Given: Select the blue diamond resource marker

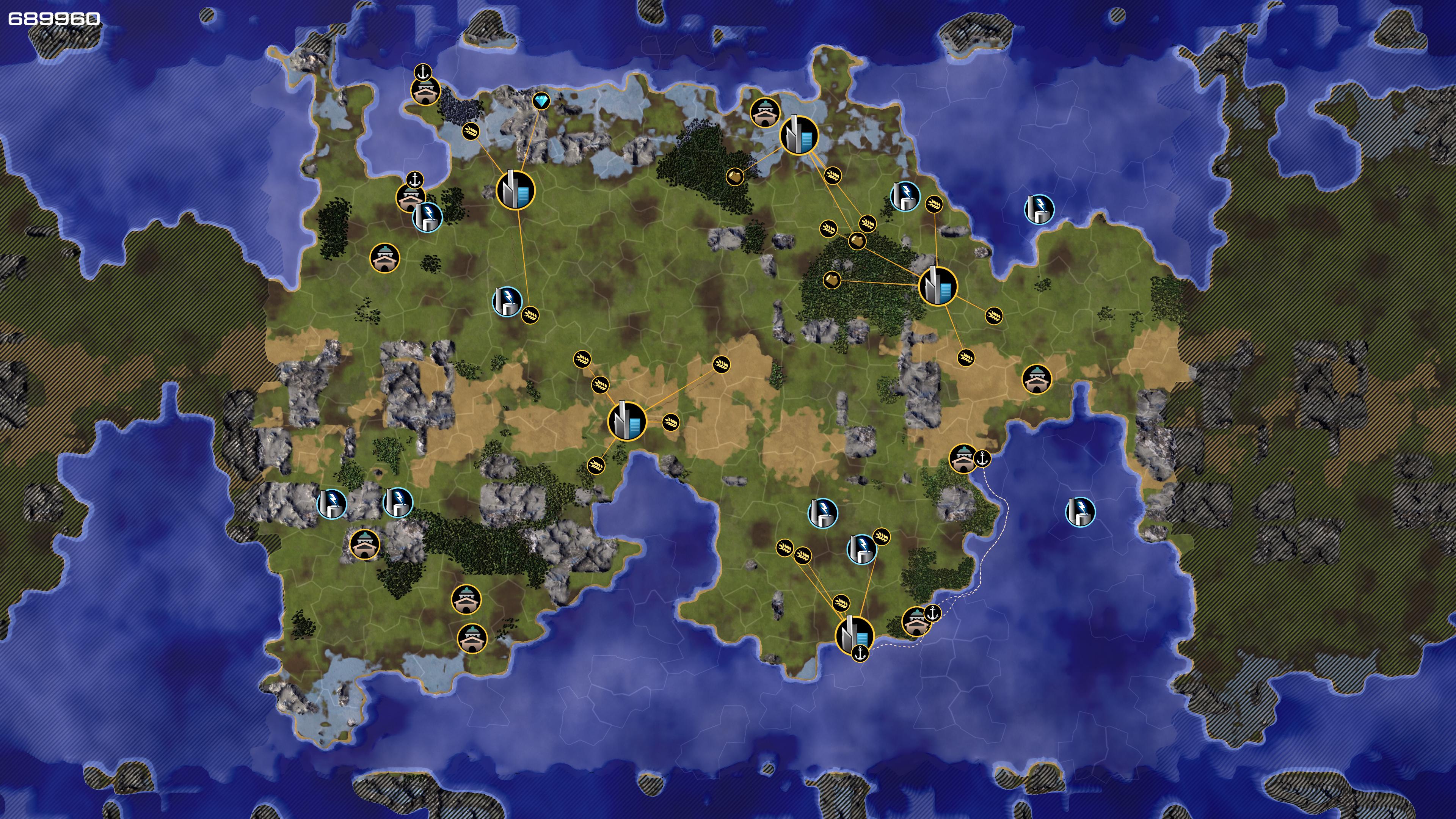Looking at the screenshot, I should coord(541,101).
